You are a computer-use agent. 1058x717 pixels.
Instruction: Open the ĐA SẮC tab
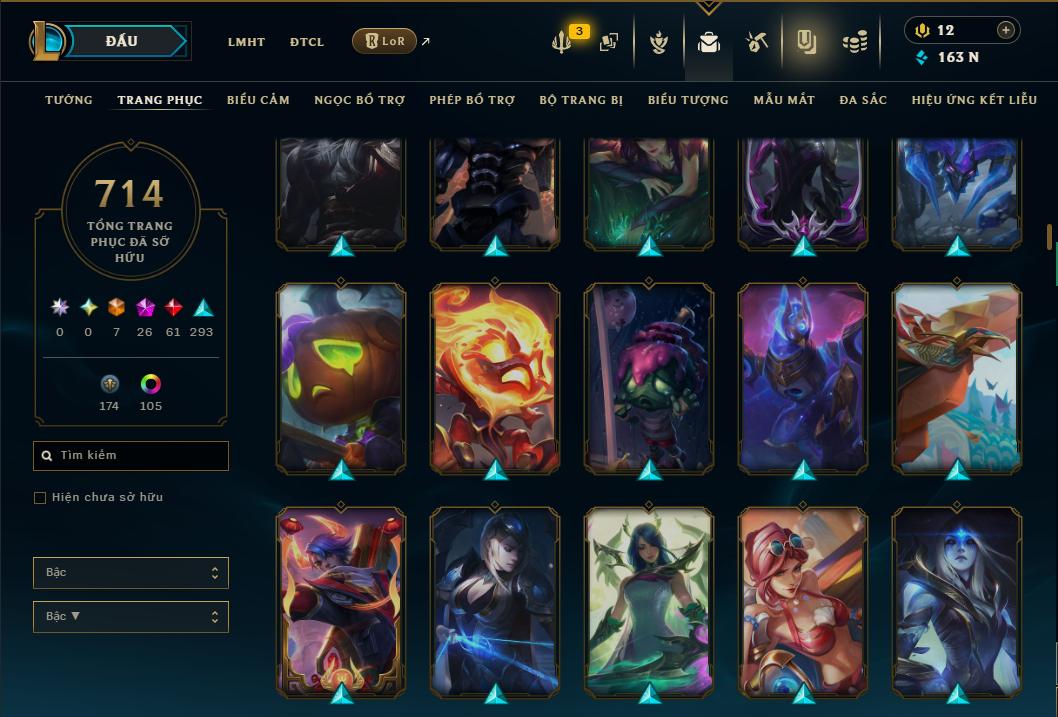(x=863, y=100)
